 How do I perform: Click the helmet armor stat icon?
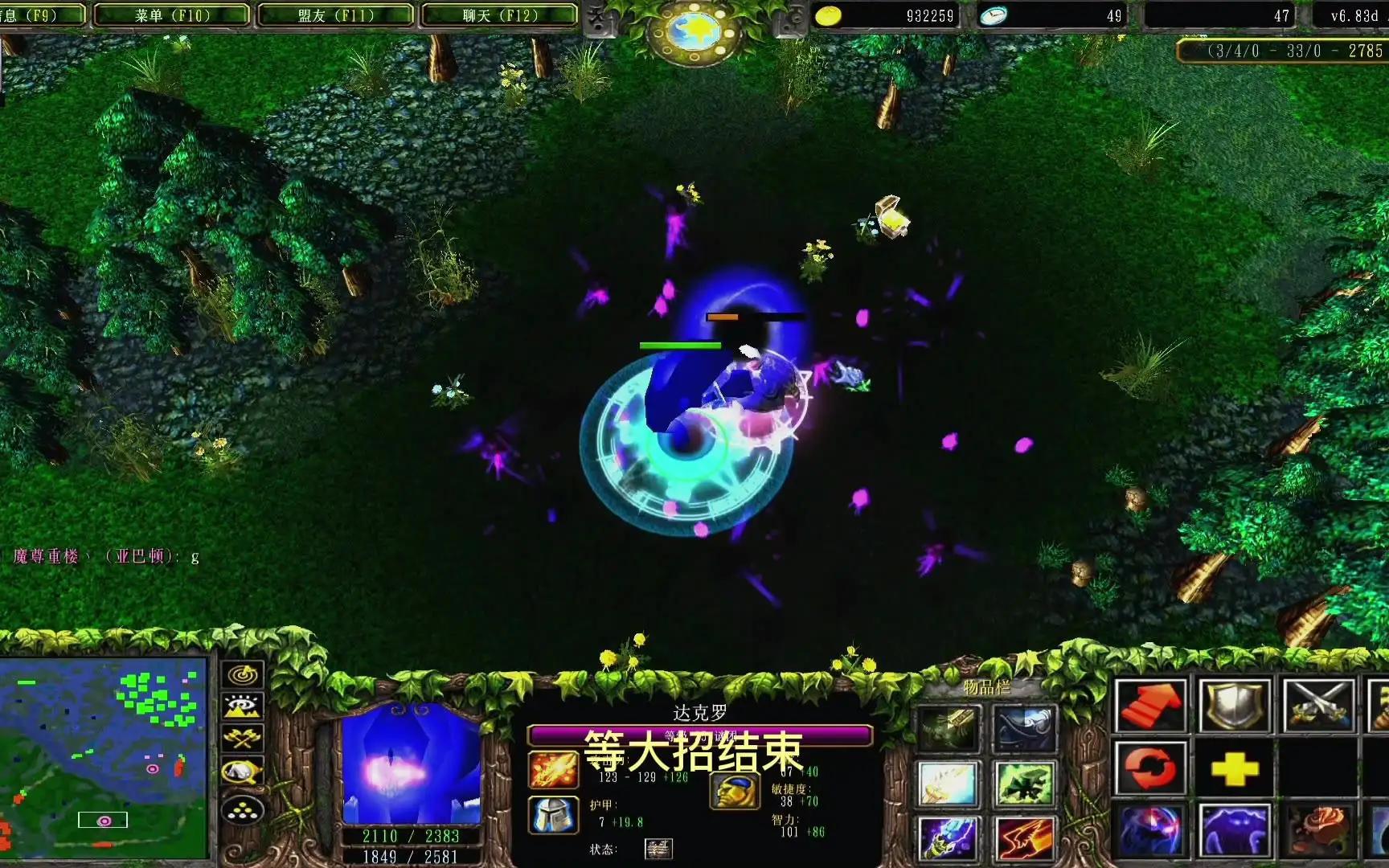click(x=551, y=813)
